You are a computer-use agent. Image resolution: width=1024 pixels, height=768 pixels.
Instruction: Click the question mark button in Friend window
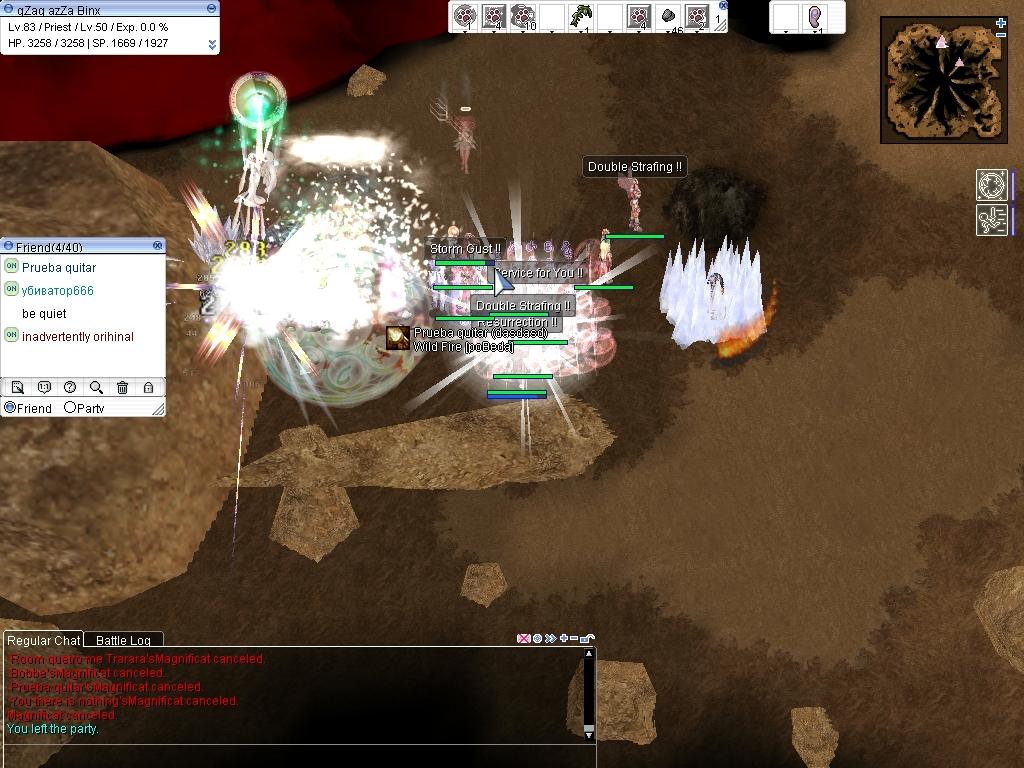70,388
